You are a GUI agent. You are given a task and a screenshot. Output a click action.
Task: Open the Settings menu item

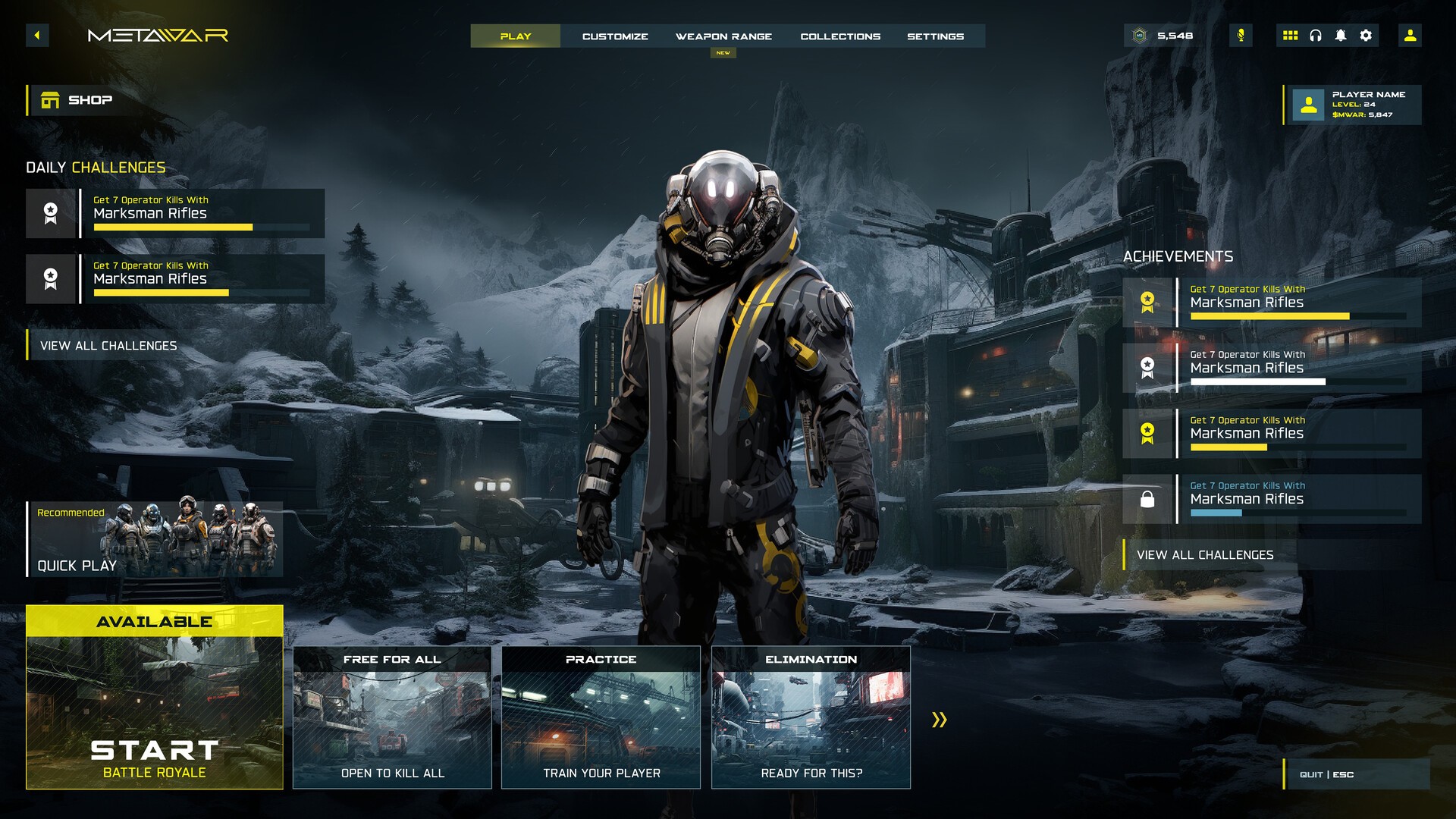click(x=937, y=36)
